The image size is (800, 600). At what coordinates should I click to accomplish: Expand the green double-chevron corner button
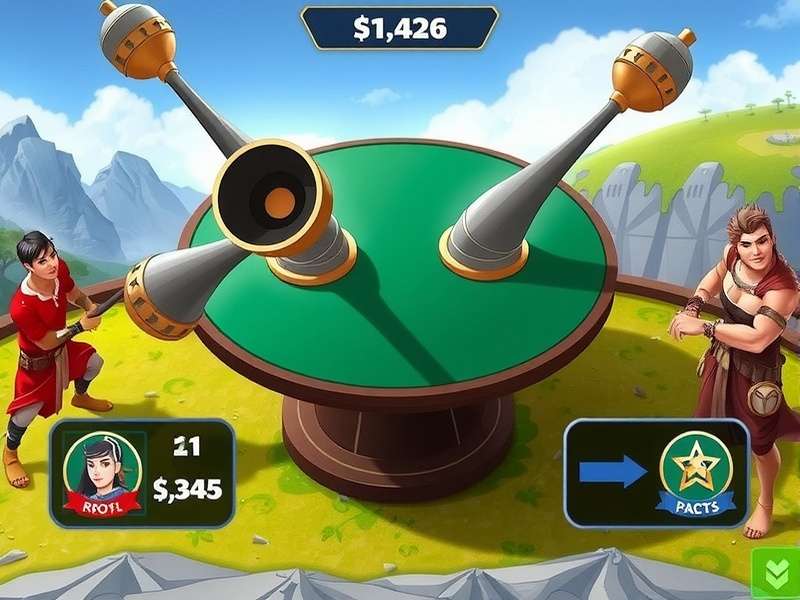pyautogui.click(x=777, y=575)
